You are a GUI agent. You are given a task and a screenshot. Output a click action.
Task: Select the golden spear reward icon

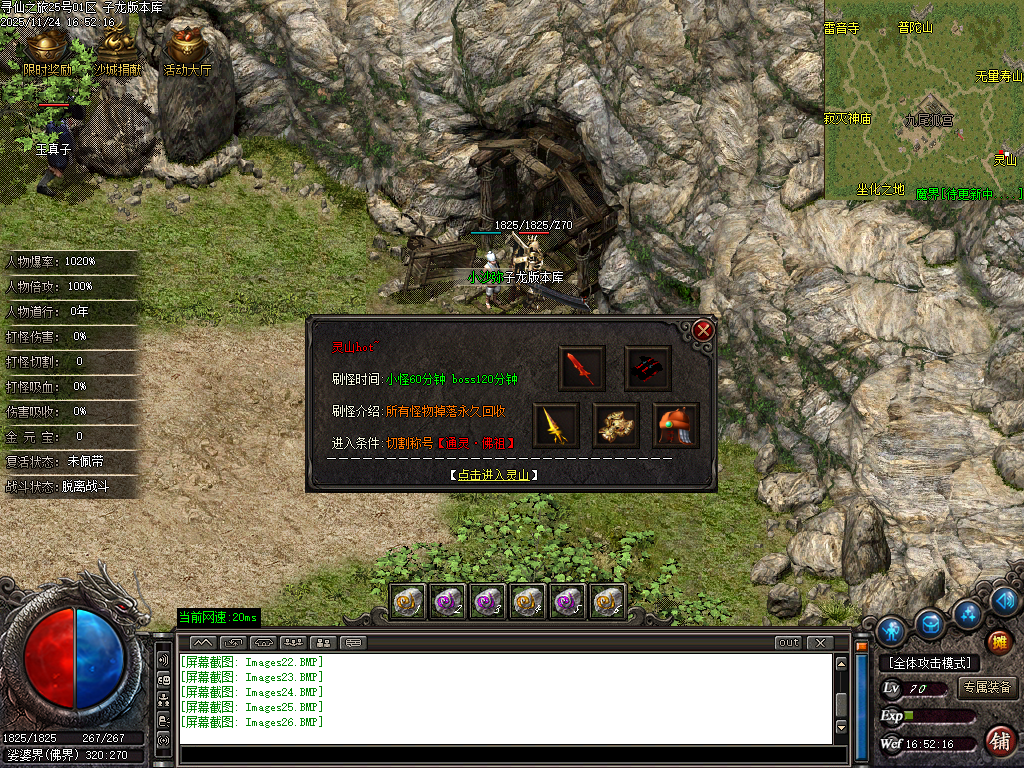[555, 426]
